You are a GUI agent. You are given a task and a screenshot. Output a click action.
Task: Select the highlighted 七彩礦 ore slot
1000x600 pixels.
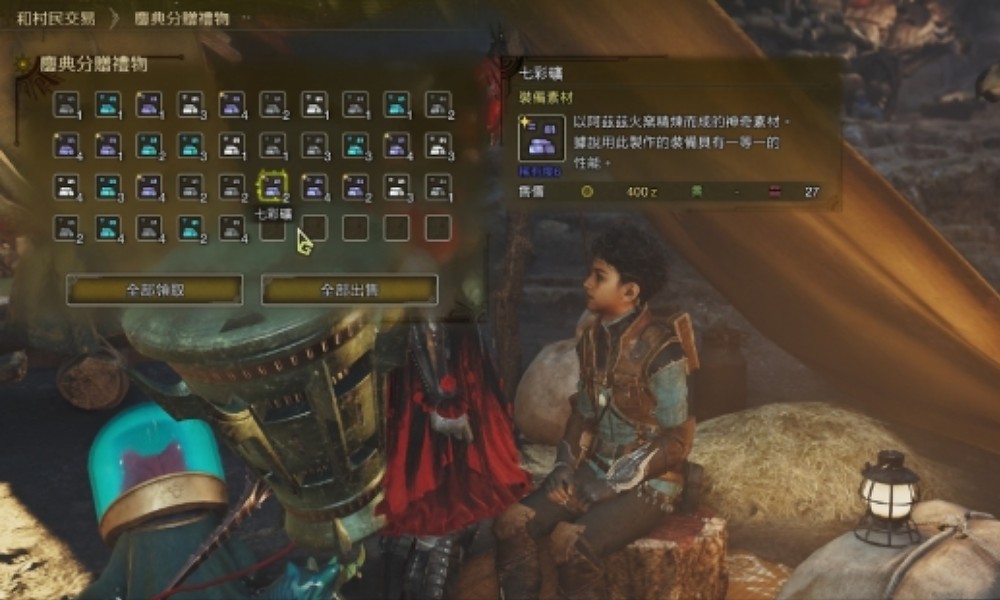coord(272,187)
